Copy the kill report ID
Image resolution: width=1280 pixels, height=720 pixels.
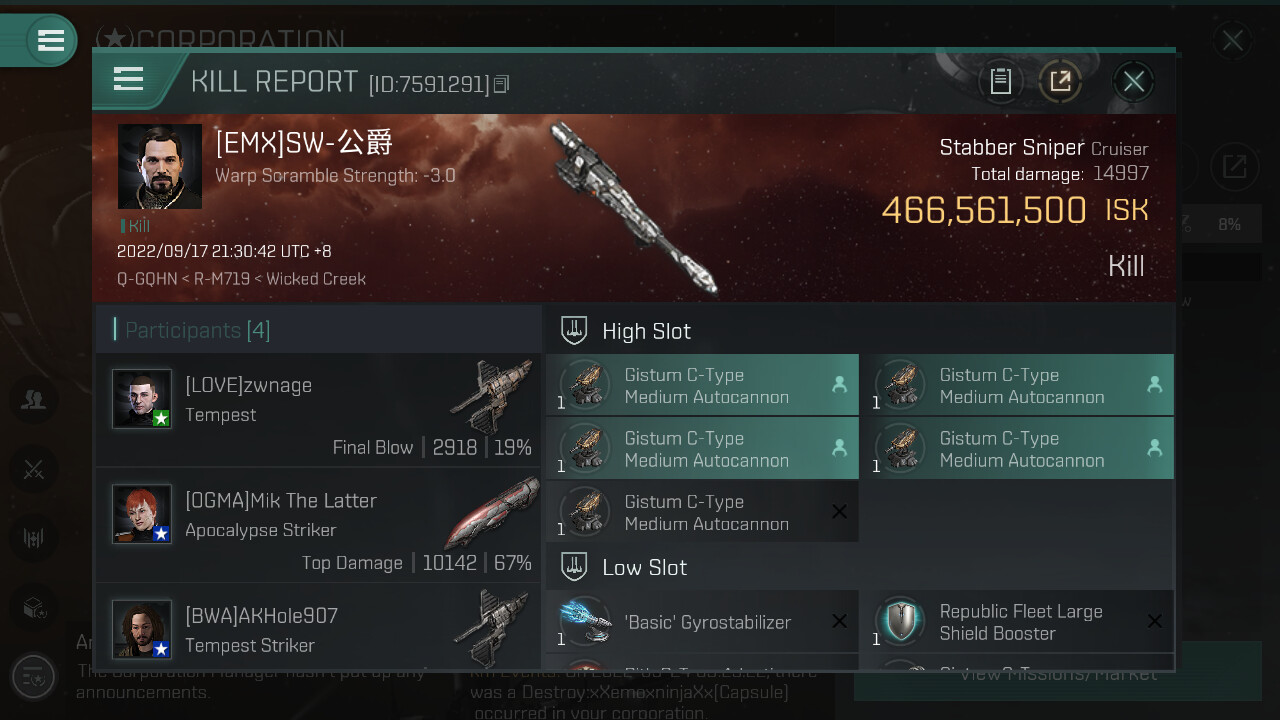[x=502, y=85]
